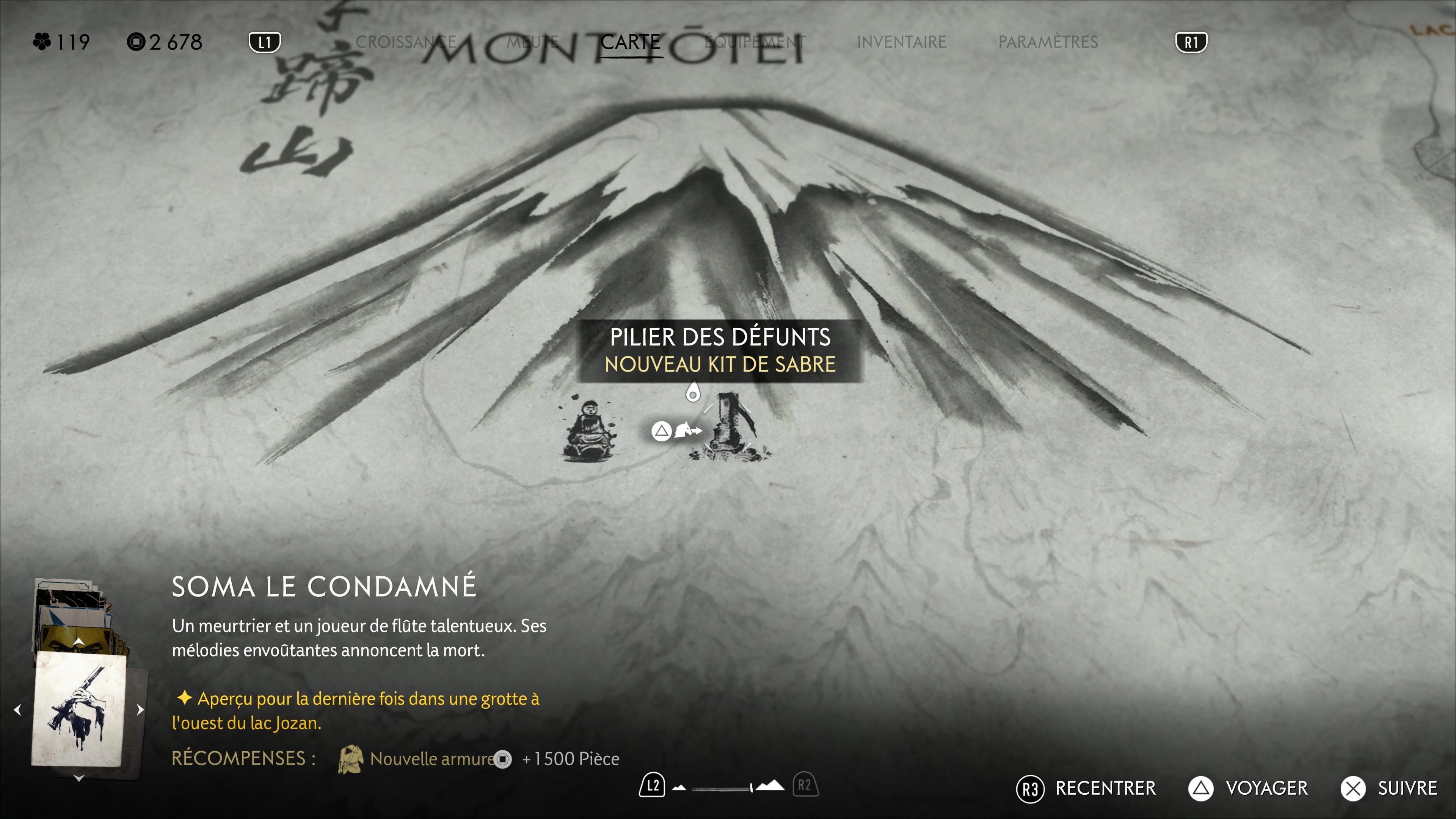Image resolution: width=1456 pixels, height=819 pixels.
Task: Advance to the next card with right arrow
Action: coord(140,709)
